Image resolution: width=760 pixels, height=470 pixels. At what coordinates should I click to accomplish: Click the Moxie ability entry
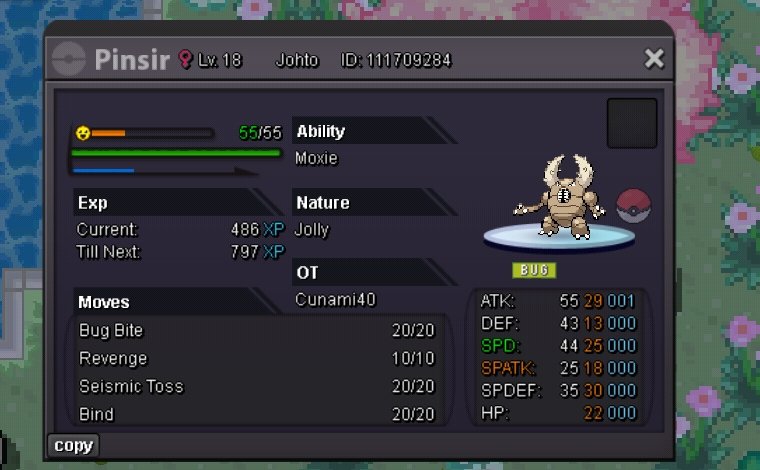point(317,158)
